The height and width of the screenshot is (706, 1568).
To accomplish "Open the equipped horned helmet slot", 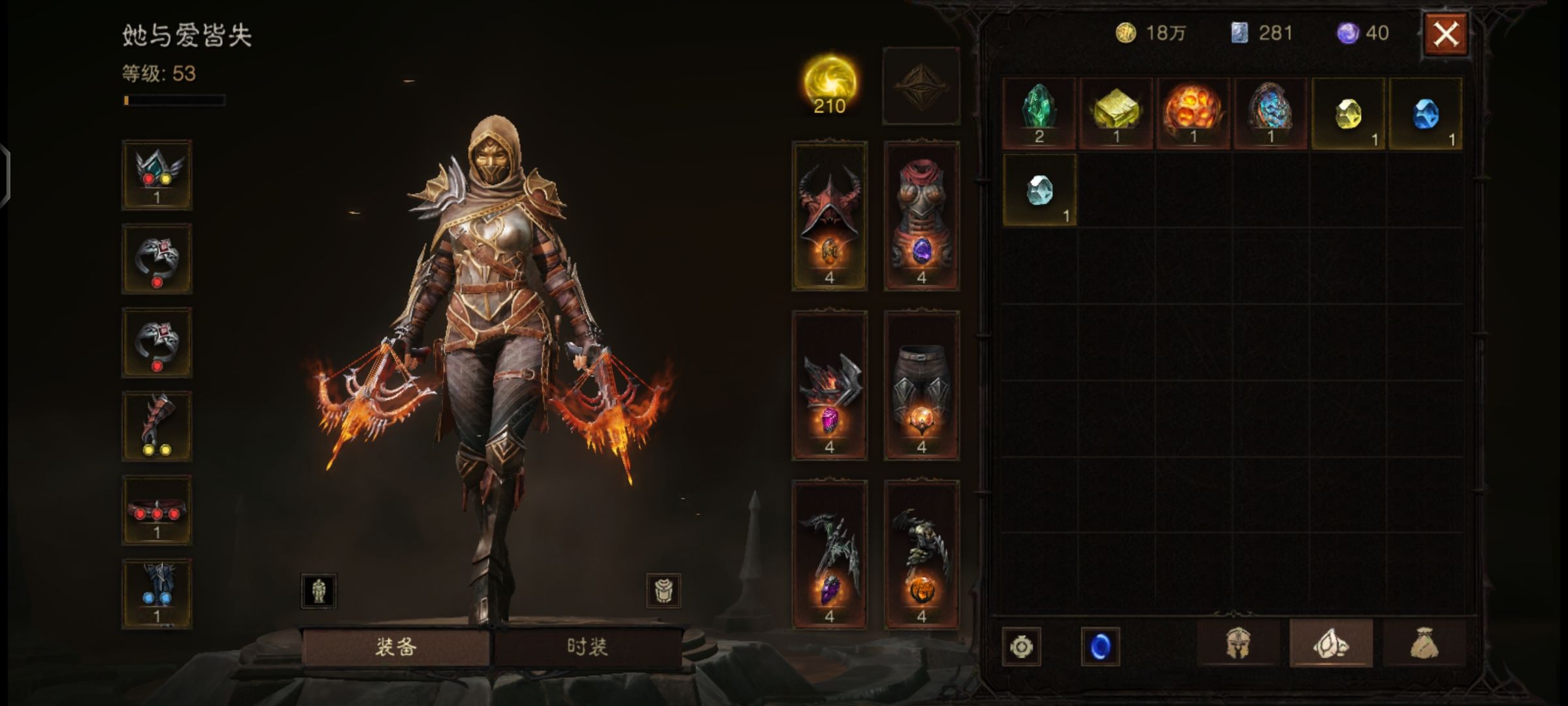I will click(830, 216).
